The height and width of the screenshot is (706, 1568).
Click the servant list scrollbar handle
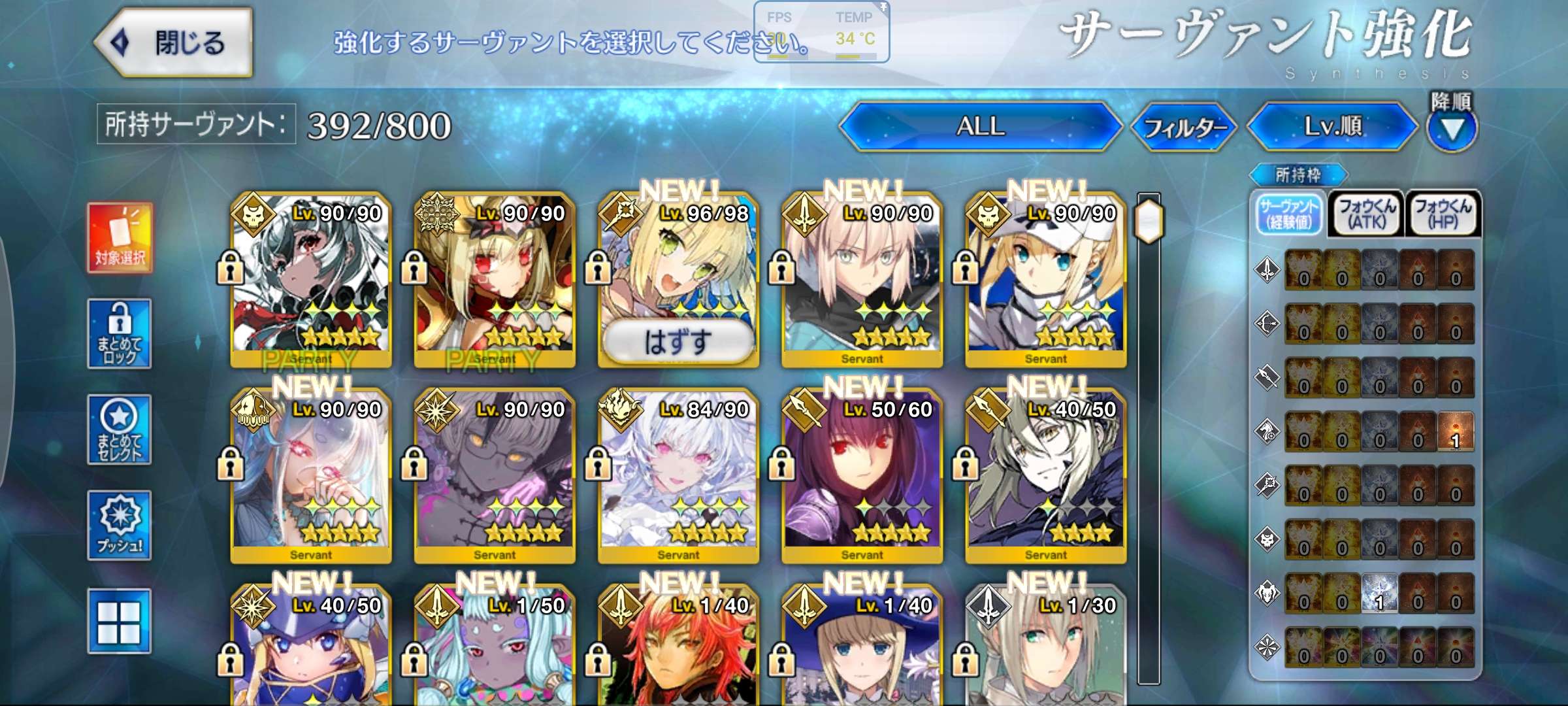pyautogui.click(x=1149, y=221)
